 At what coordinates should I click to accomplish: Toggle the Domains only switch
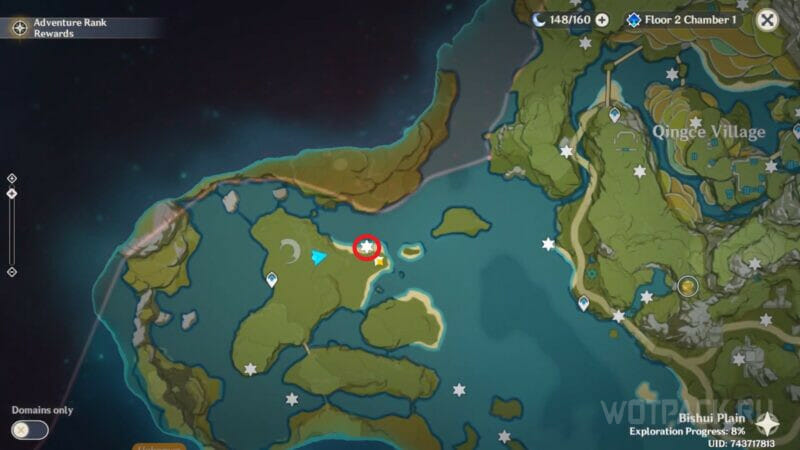coord(30,430)
